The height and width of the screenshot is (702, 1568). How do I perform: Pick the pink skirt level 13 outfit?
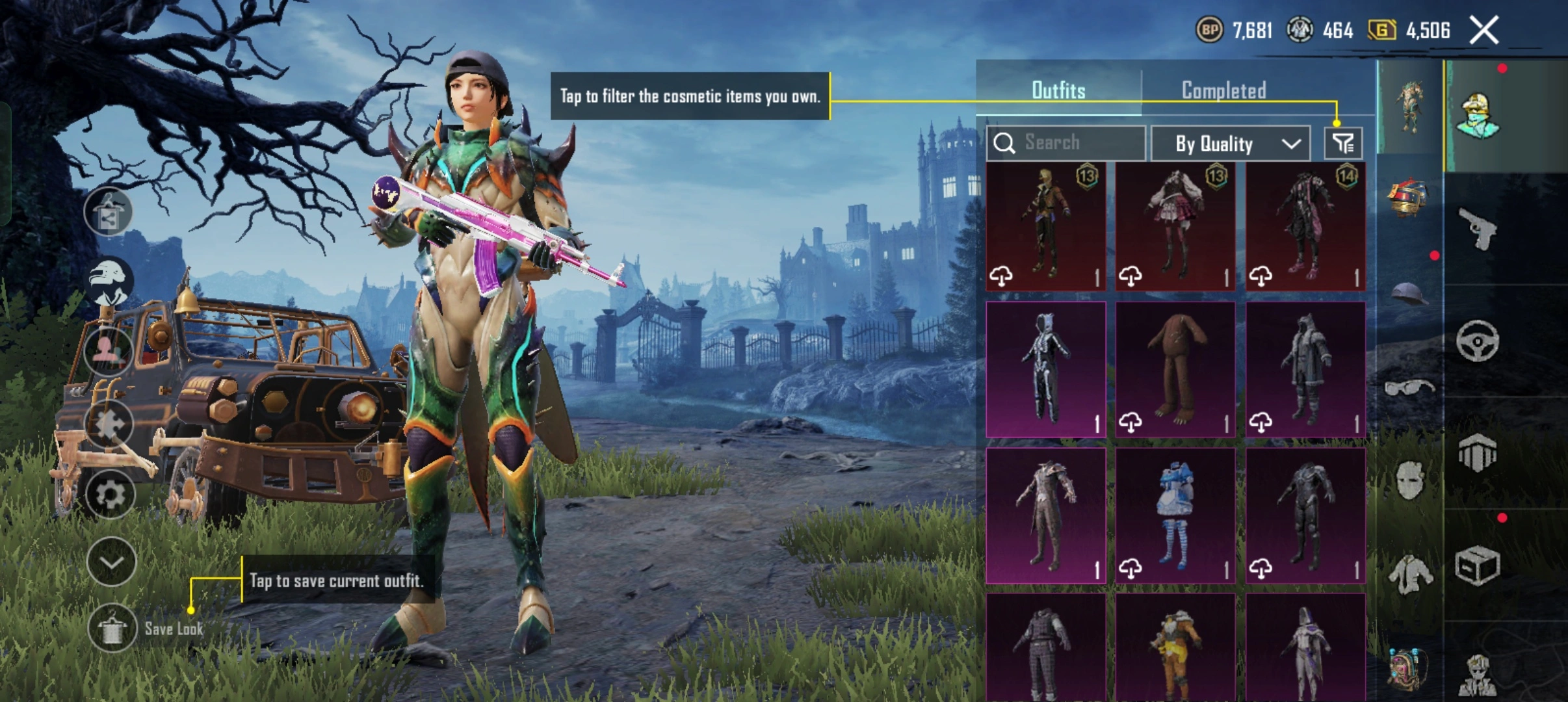[x=1175, y=226]
